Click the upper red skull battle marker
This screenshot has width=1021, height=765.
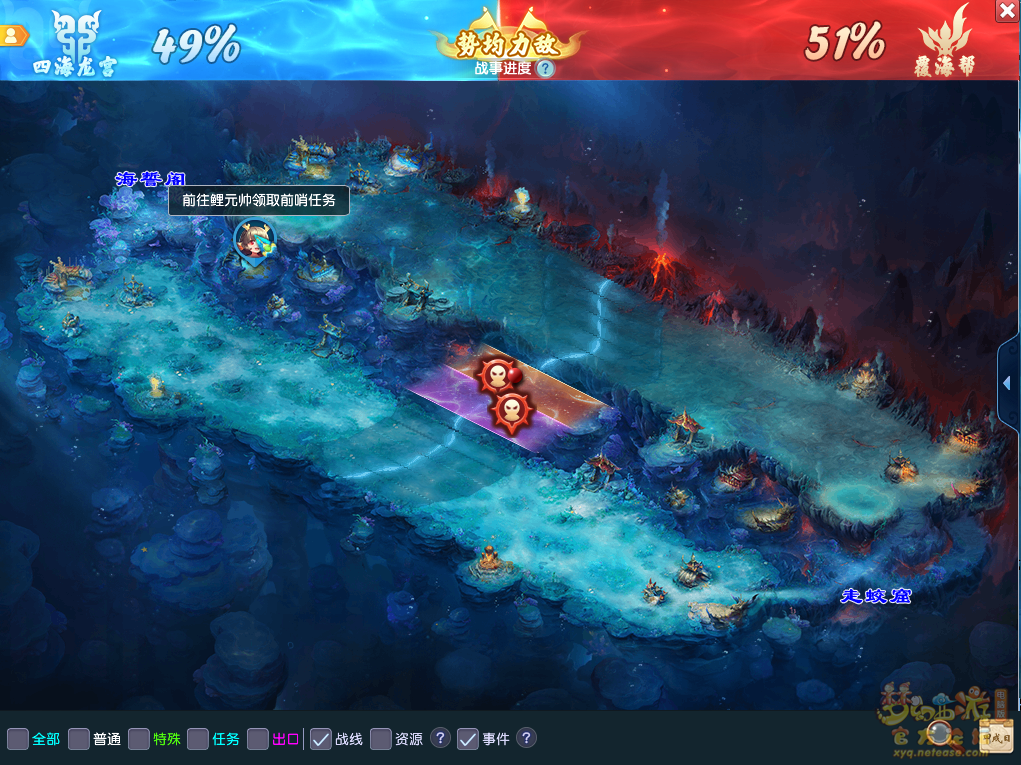click(x=497, y=375)
